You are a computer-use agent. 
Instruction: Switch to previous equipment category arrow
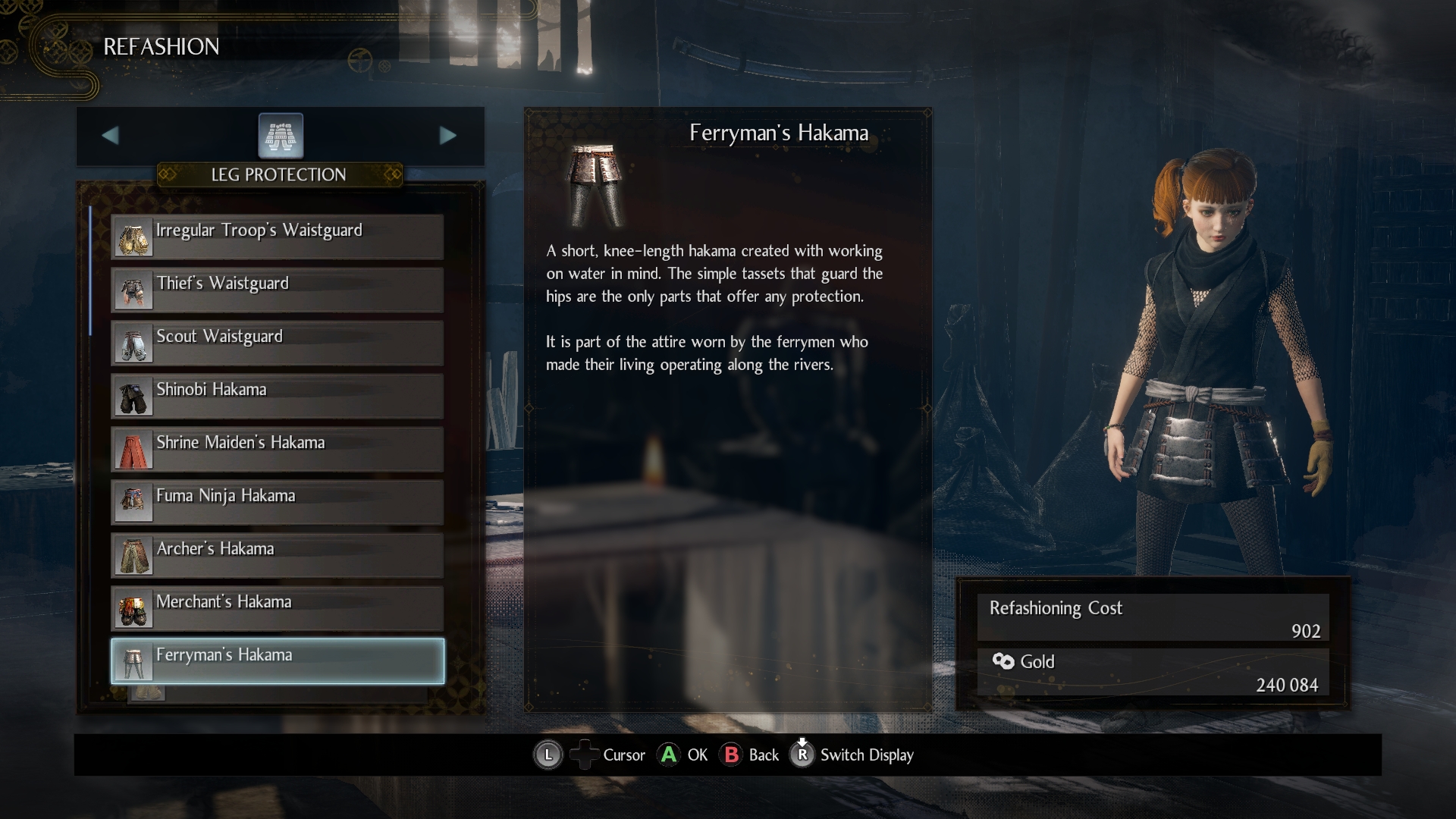(111, 136)
